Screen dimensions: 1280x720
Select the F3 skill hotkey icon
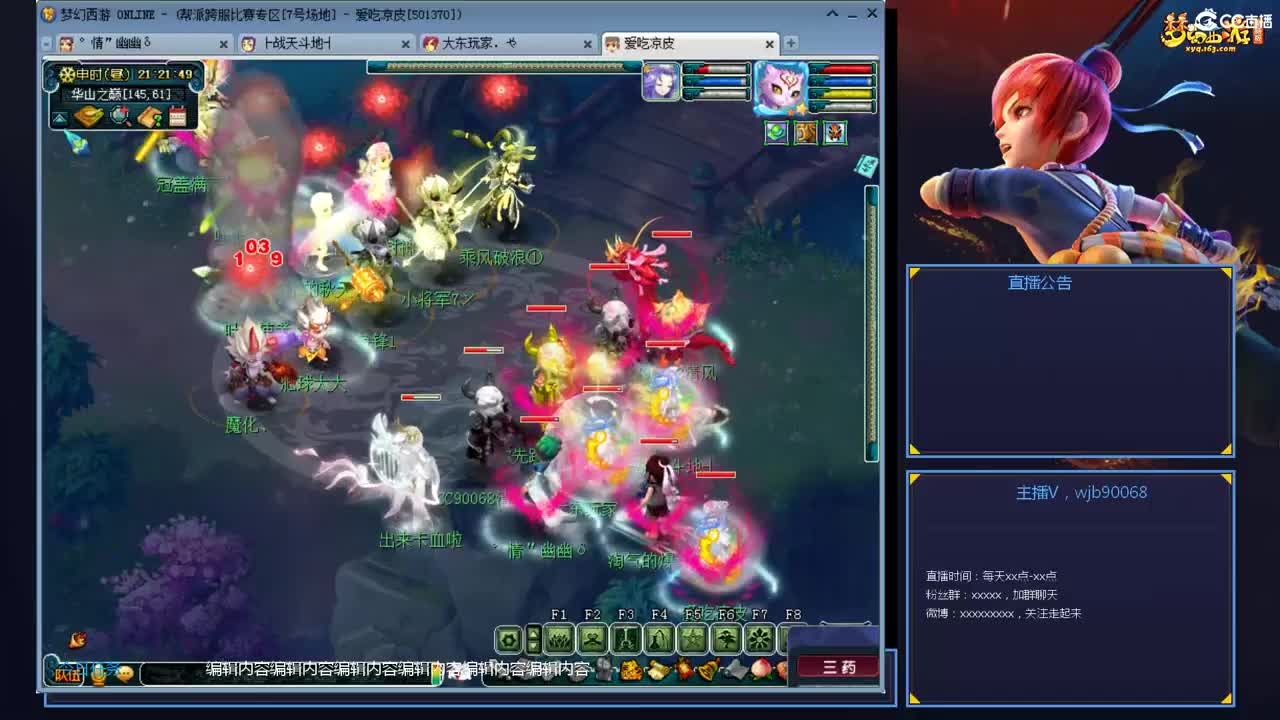coord(627,639)
